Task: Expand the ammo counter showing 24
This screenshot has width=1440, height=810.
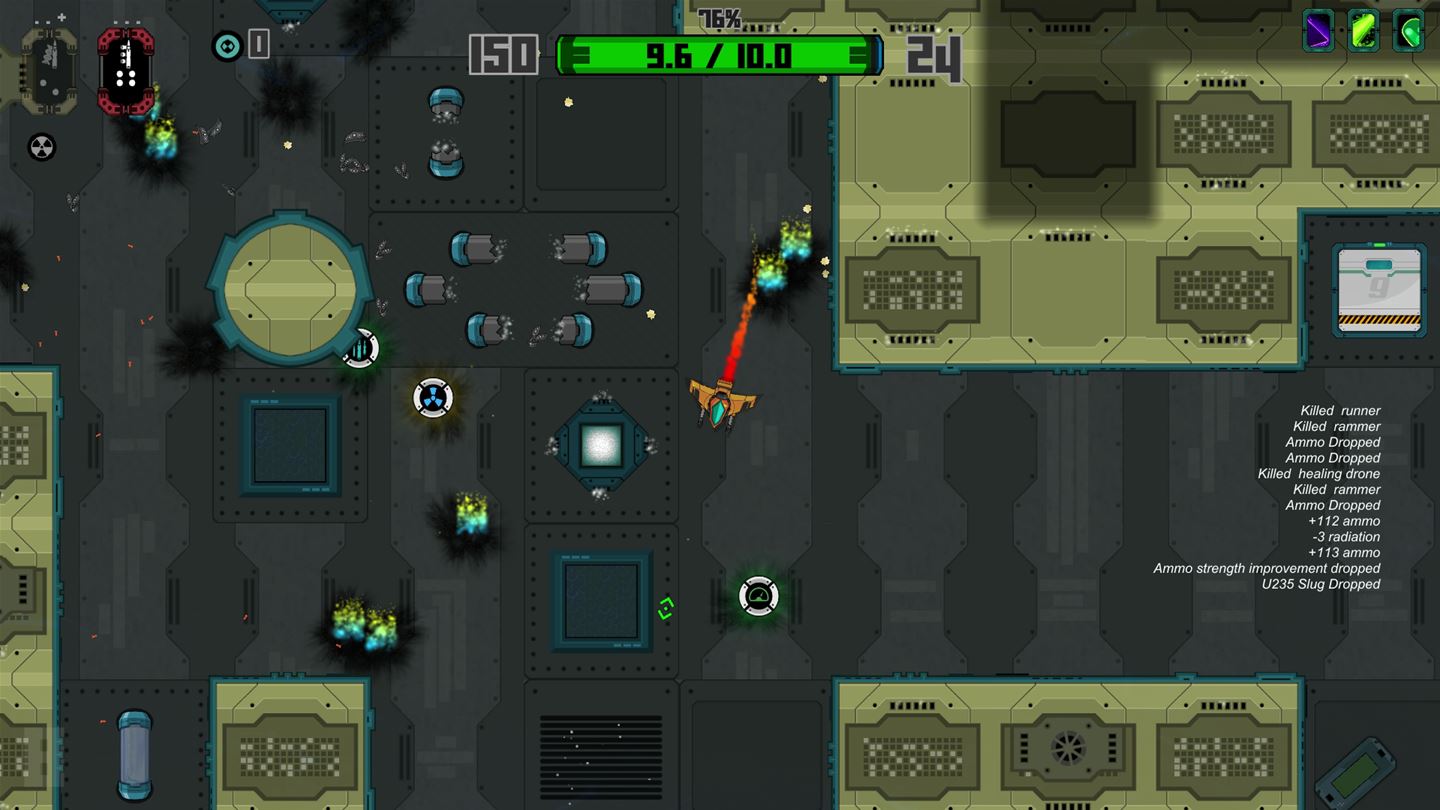Action: [x=935, y=56]
